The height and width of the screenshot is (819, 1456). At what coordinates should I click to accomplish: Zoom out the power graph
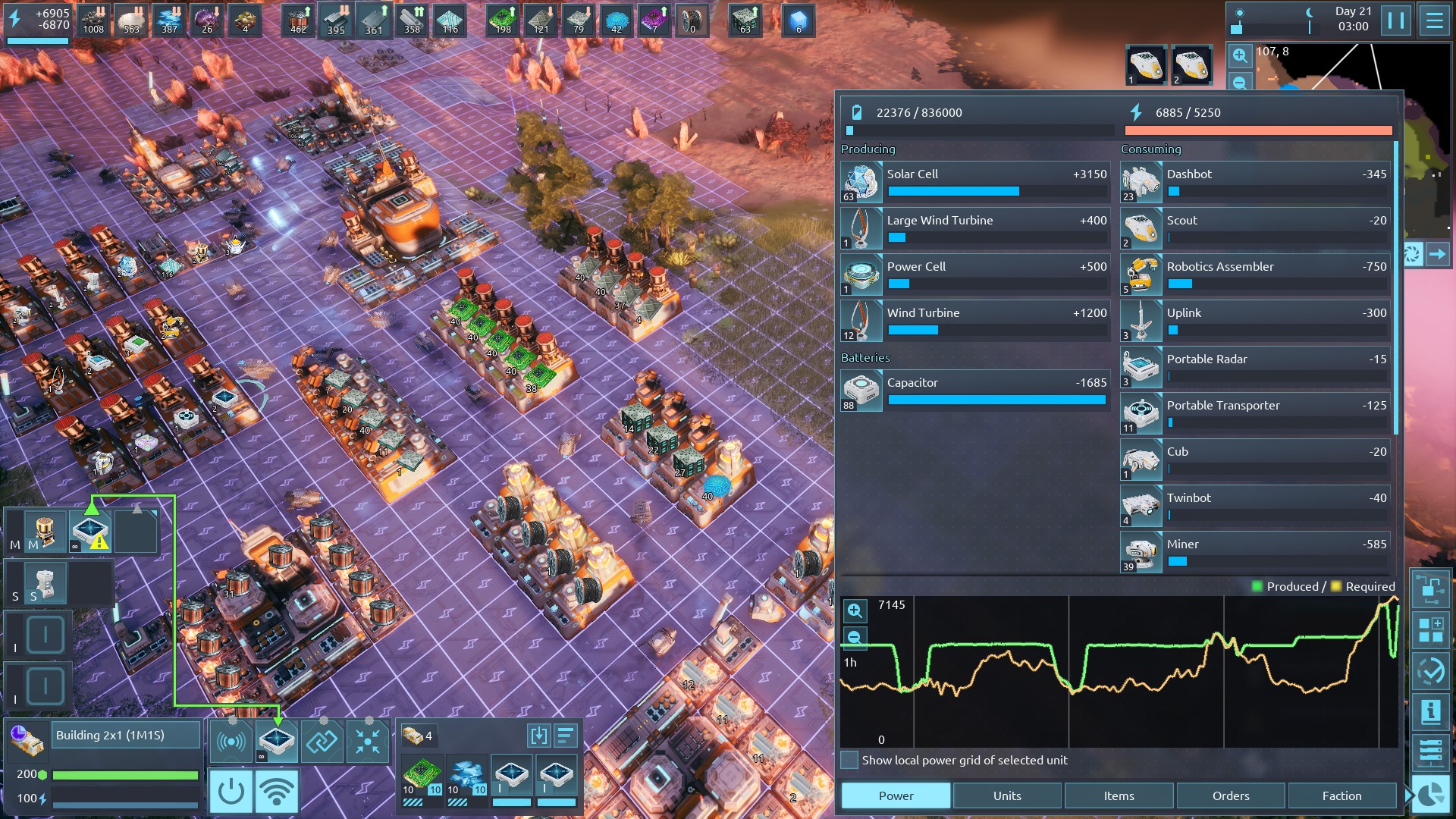click(855, 637)
